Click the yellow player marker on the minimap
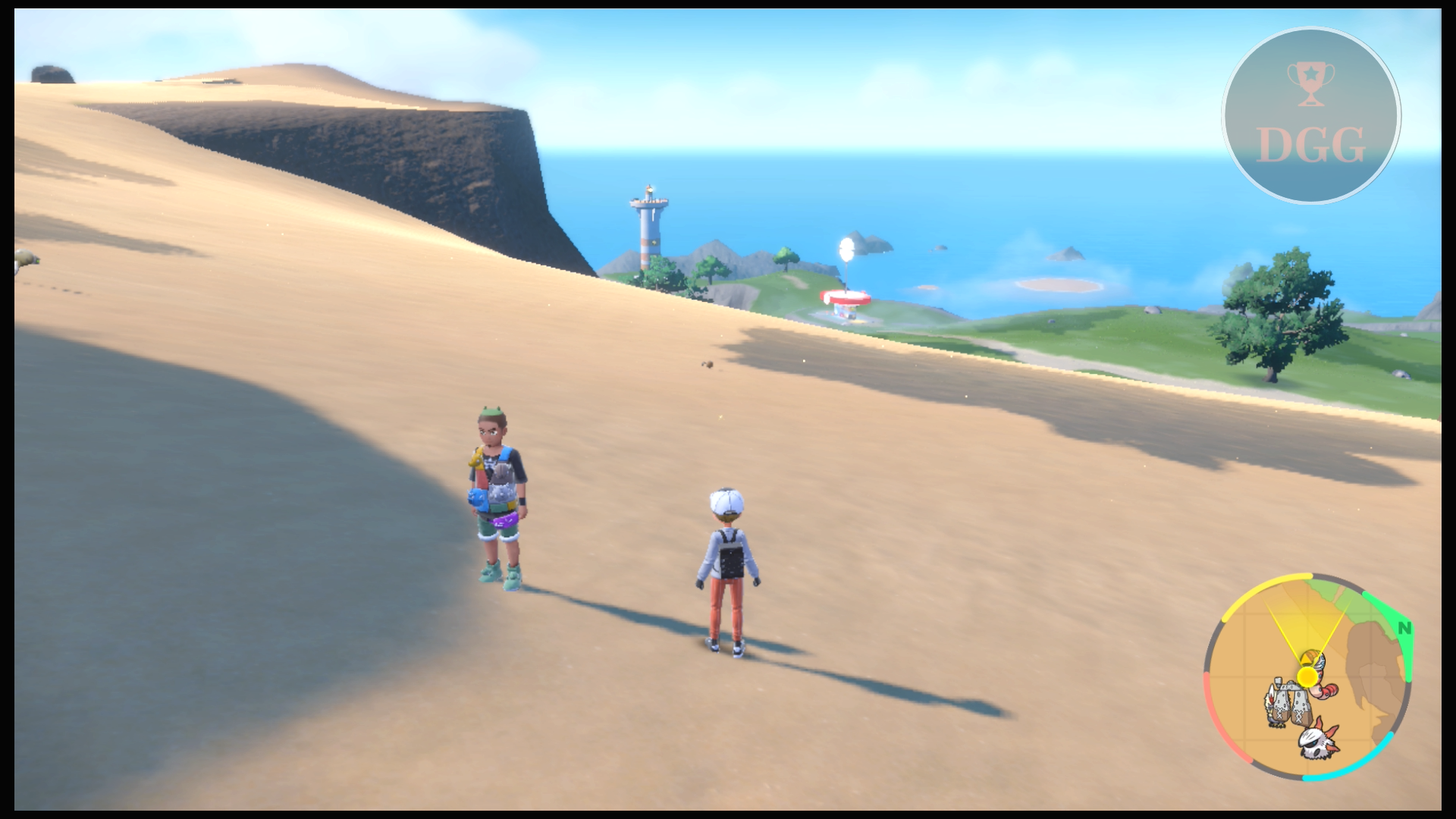This screenshot has width=1456, height=819. pyautogui.click(x=1307, y=676)
